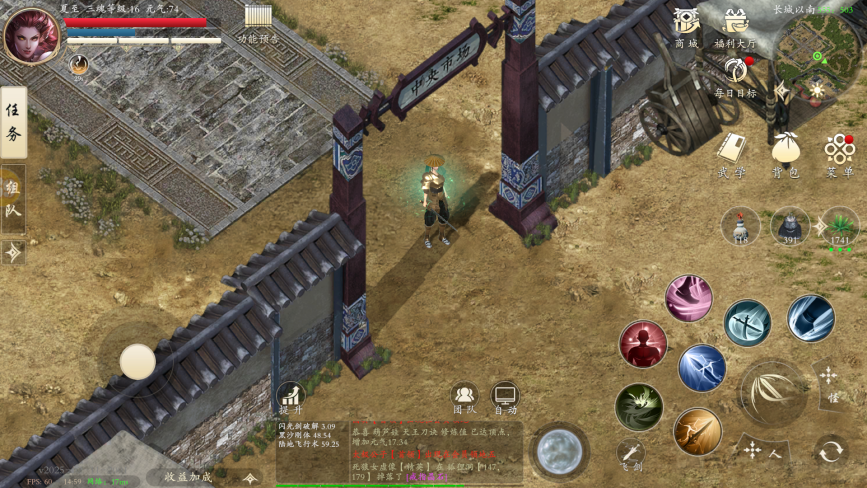Switch to the 组队 team tab
Viewport: 867px width, 488px height.
(x=13, y=198)
